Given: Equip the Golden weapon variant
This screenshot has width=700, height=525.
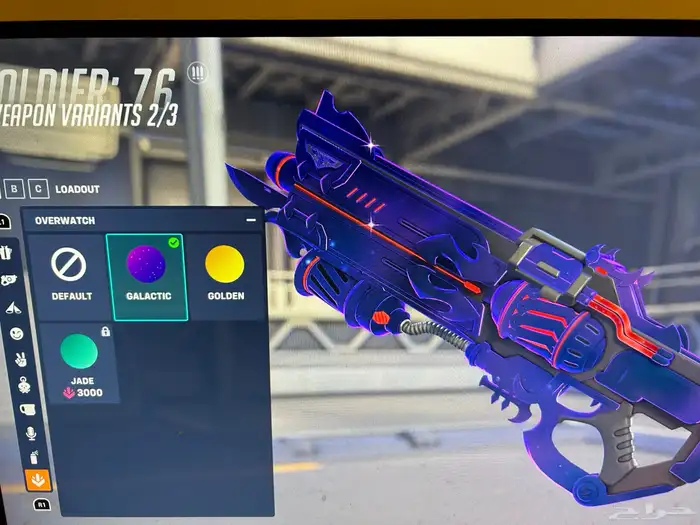Looking at the screenshot, I should click(x=224, y=276).
